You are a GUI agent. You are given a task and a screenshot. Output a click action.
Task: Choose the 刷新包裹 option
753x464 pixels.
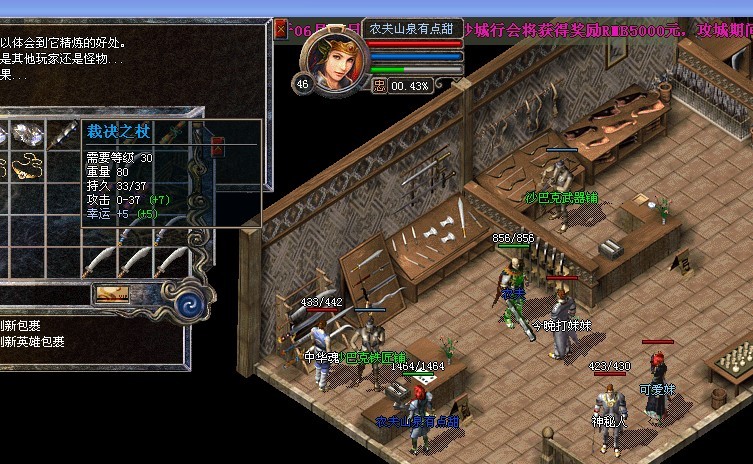(x=20, y=325)
